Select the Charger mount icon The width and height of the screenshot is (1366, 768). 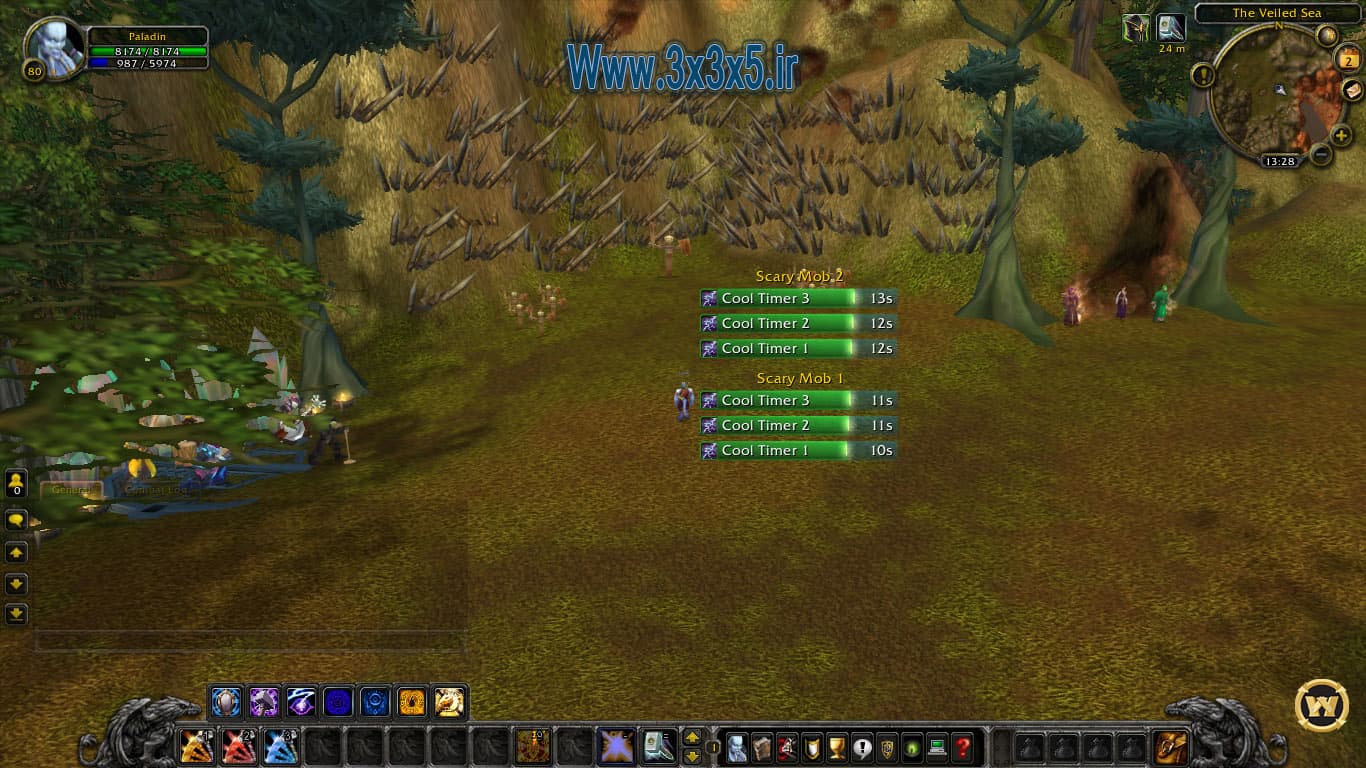pos(449,701)
